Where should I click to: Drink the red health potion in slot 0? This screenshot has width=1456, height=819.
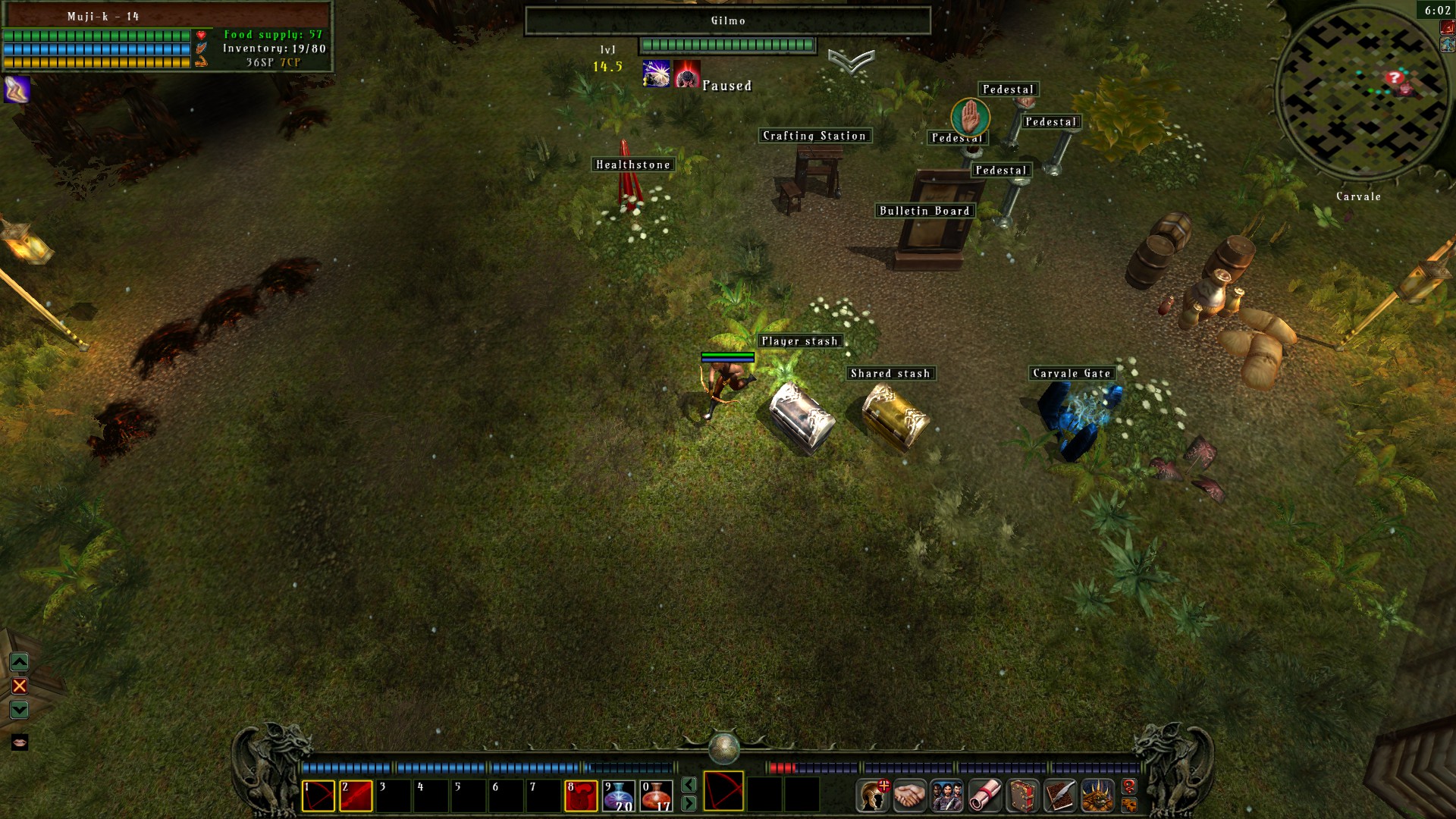(656, 796)
